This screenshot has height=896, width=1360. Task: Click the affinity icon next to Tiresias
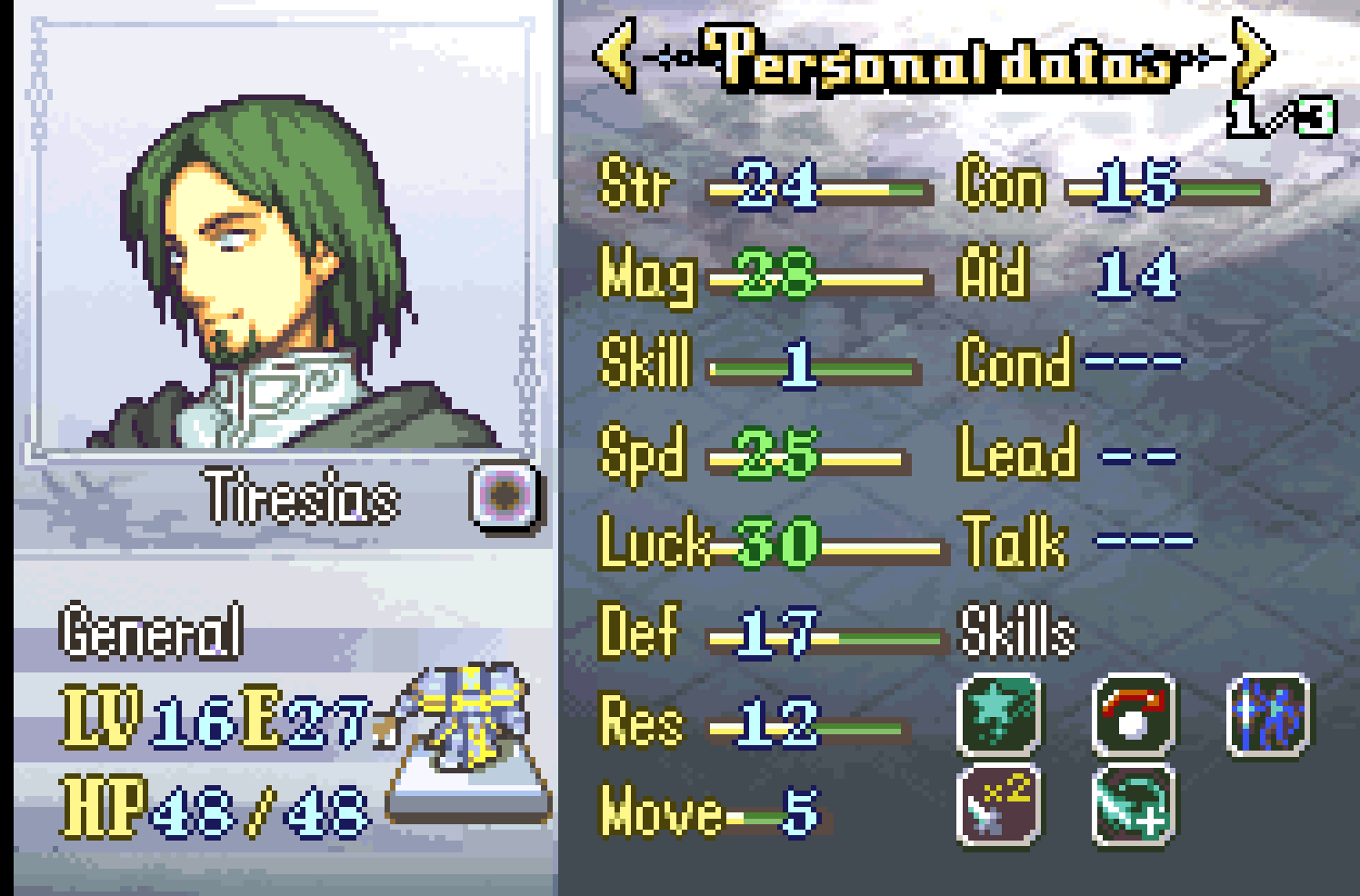(x=505, y=495)
